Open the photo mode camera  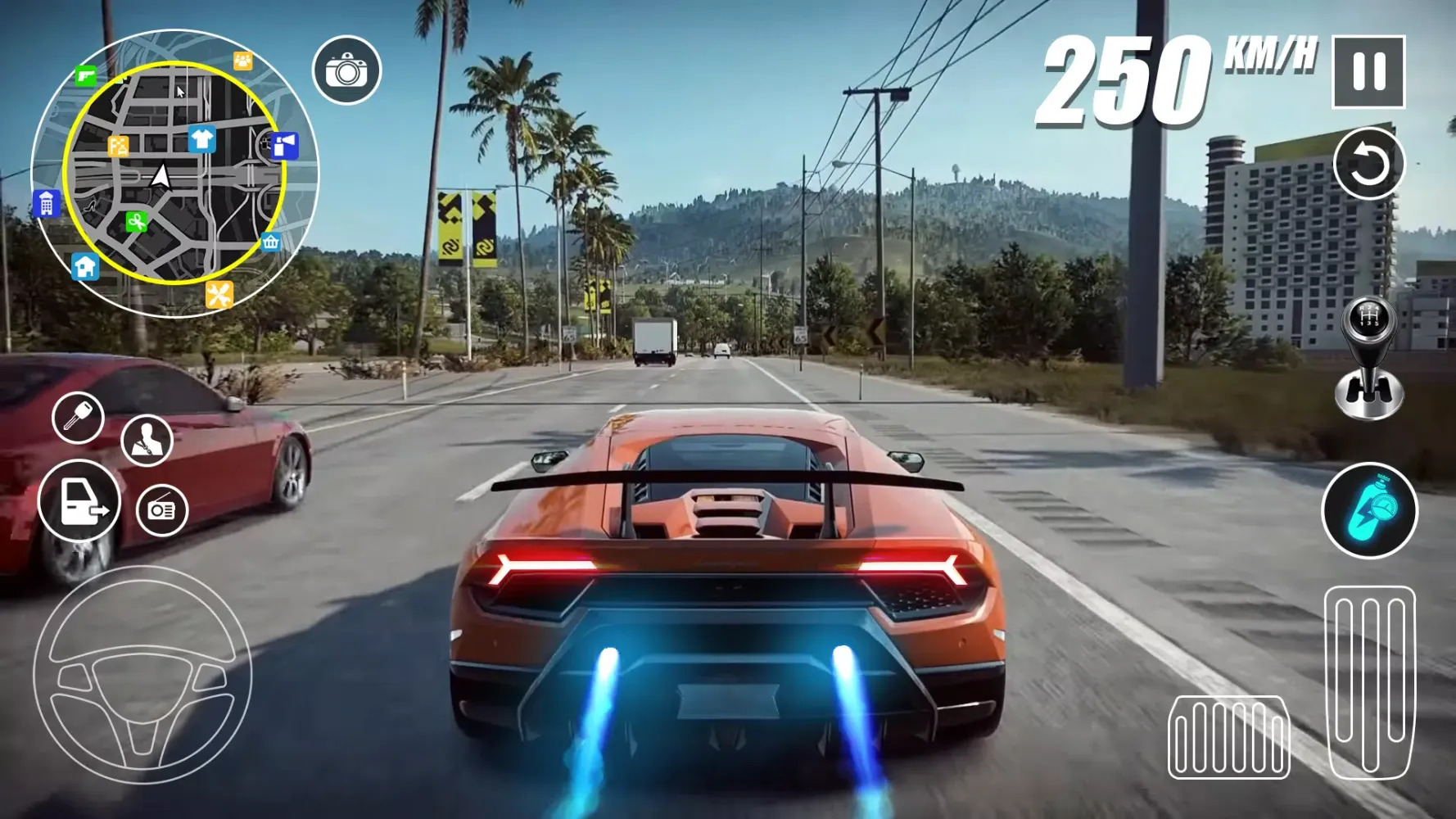point(348,70)
